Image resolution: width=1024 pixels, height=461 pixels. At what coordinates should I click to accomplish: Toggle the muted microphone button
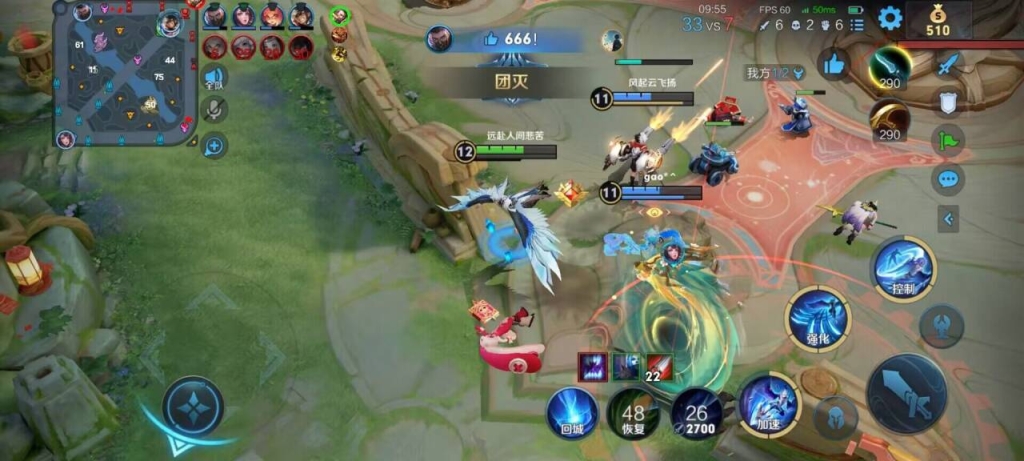214,111
